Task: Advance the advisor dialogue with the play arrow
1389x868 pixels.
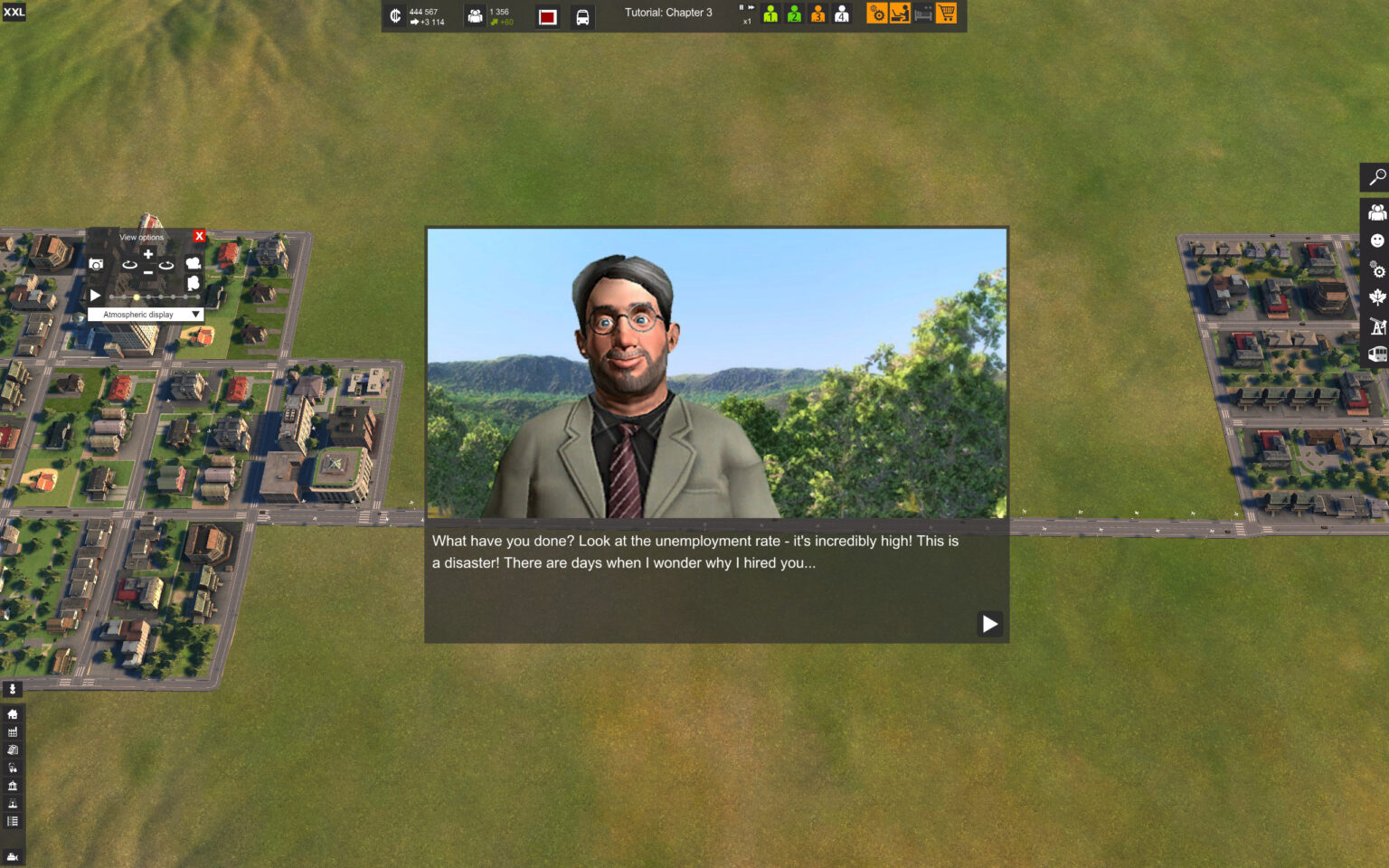Action: [x=989, y=624]
